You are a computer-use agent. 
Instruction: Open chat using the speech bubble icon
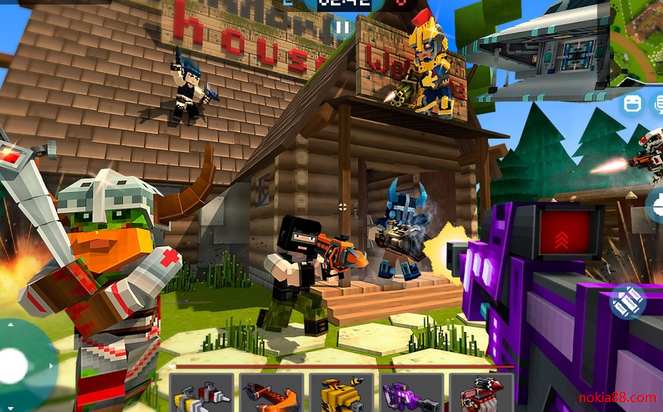tap(657, 103)
